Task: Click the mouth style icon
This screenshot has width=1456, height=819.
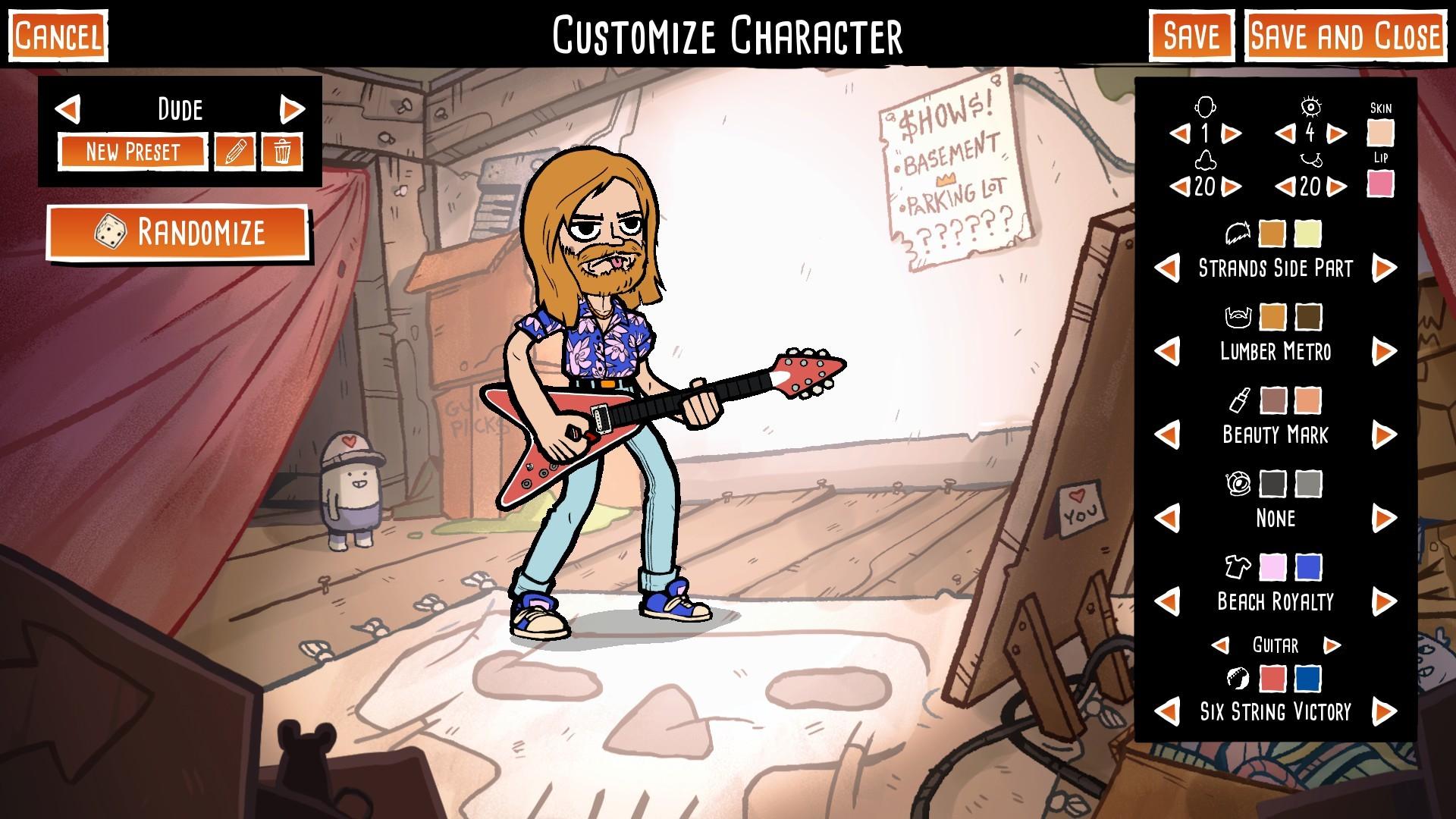Action: (1310, 159)
